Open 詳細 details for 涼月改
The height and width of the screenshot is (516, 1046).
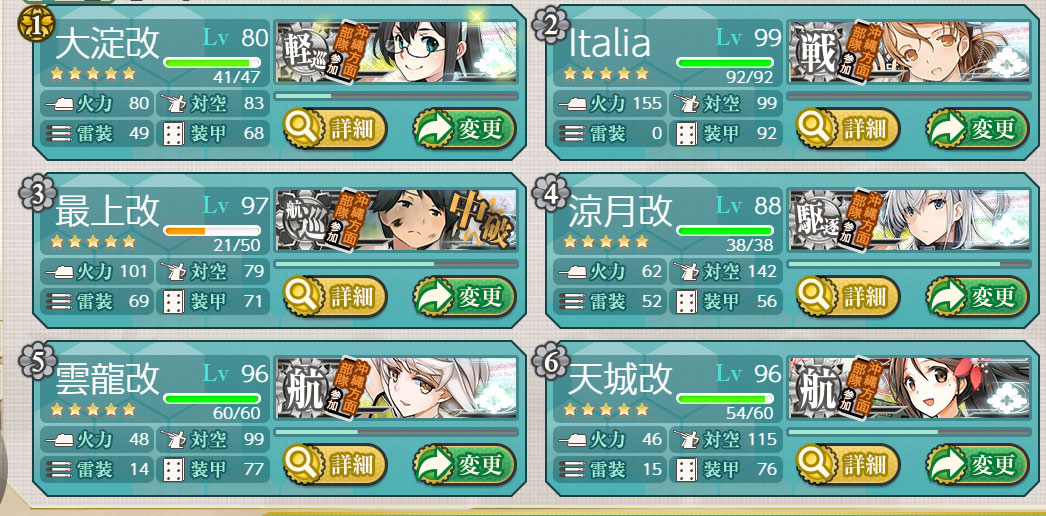pyautogui.click(x=847, y=296)
